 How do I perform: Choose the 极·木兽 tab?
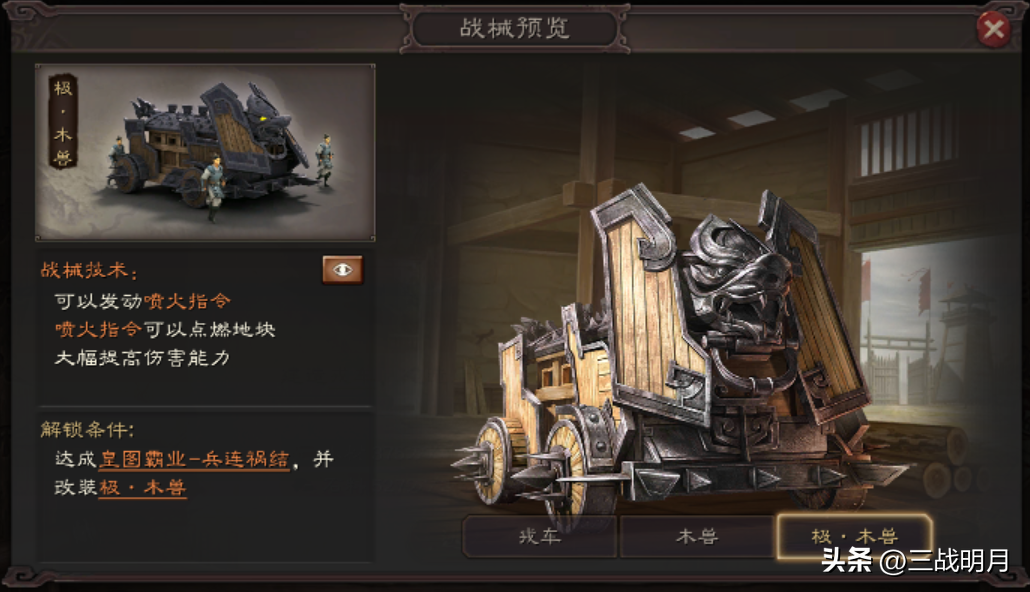pos(854,537)
